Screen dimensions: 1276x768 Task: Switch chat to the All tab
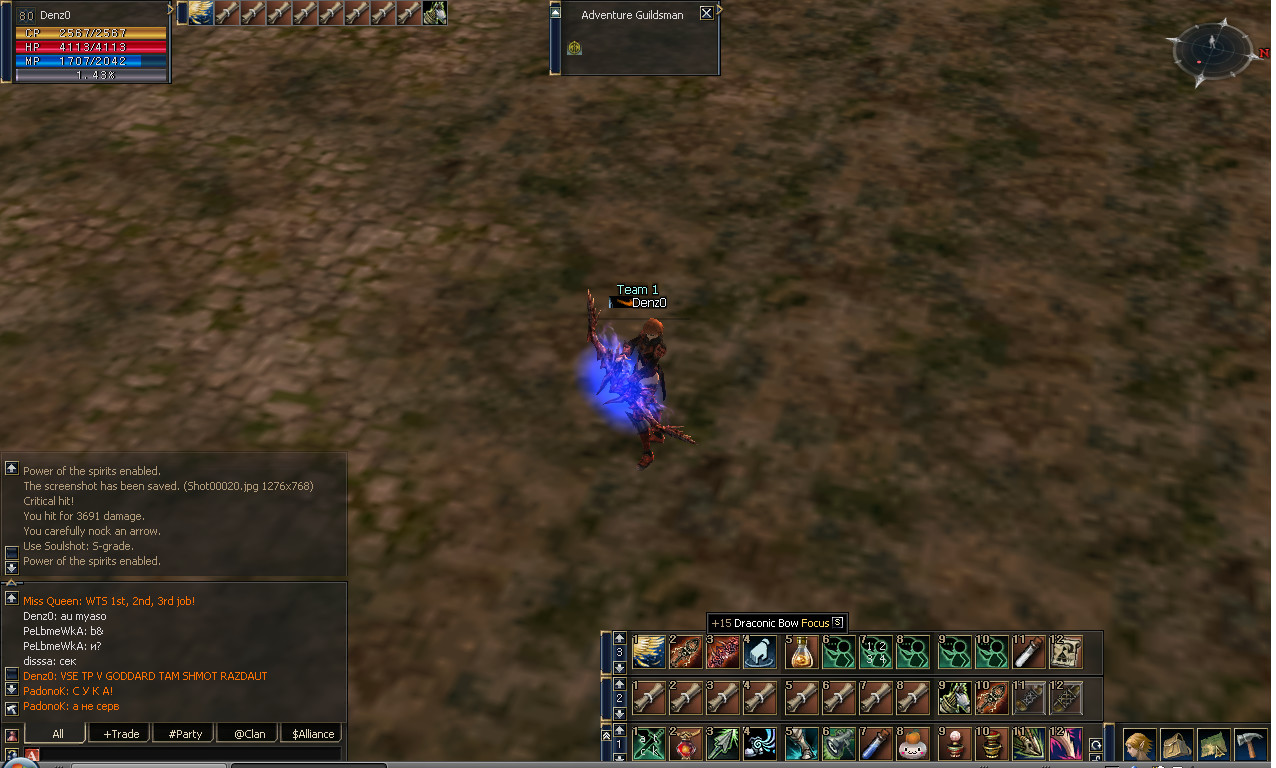pyautogui.click(x=57, y=734)
